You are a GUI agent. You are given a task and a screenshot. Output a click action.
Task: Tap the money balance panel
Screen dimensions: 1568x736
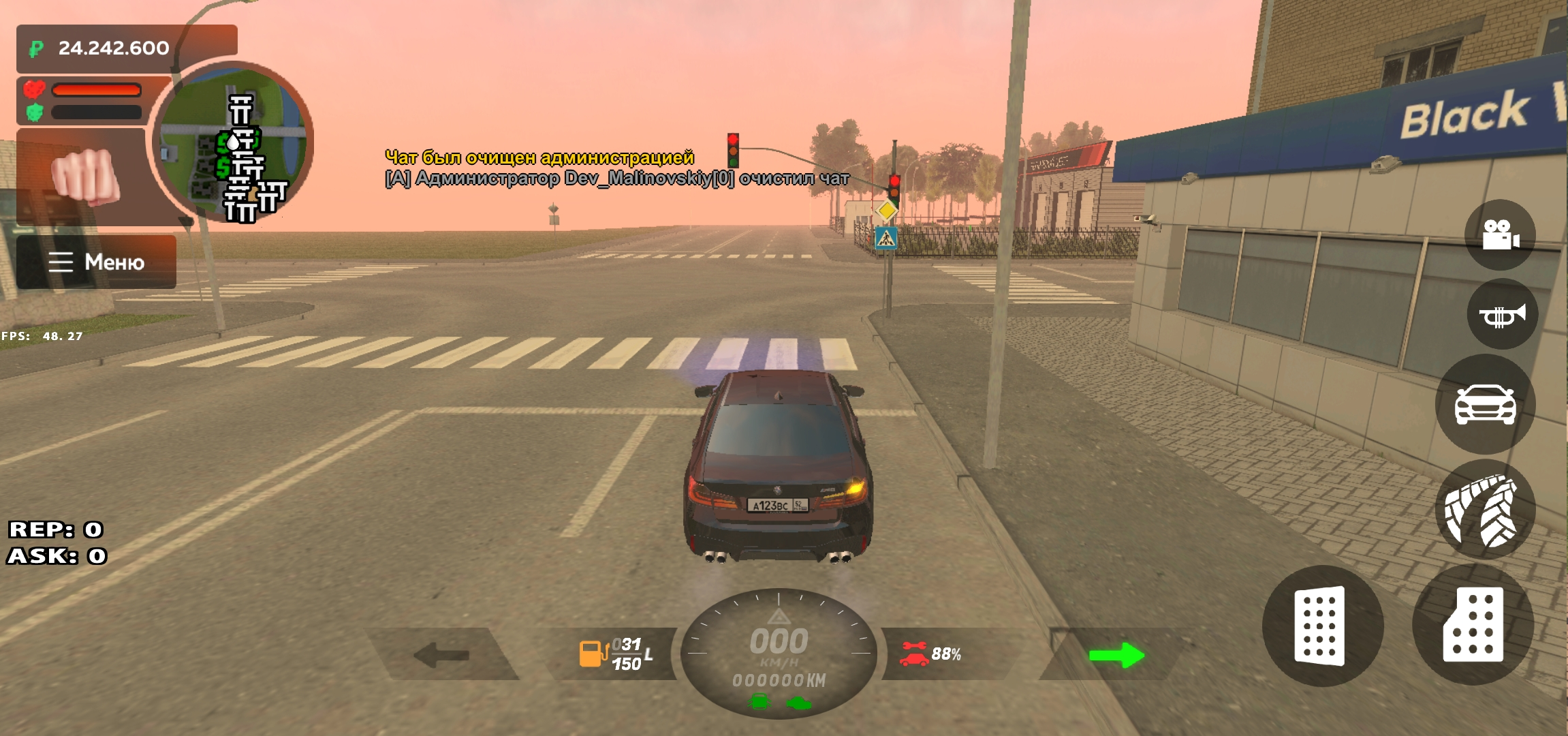(x=127, y=48)
